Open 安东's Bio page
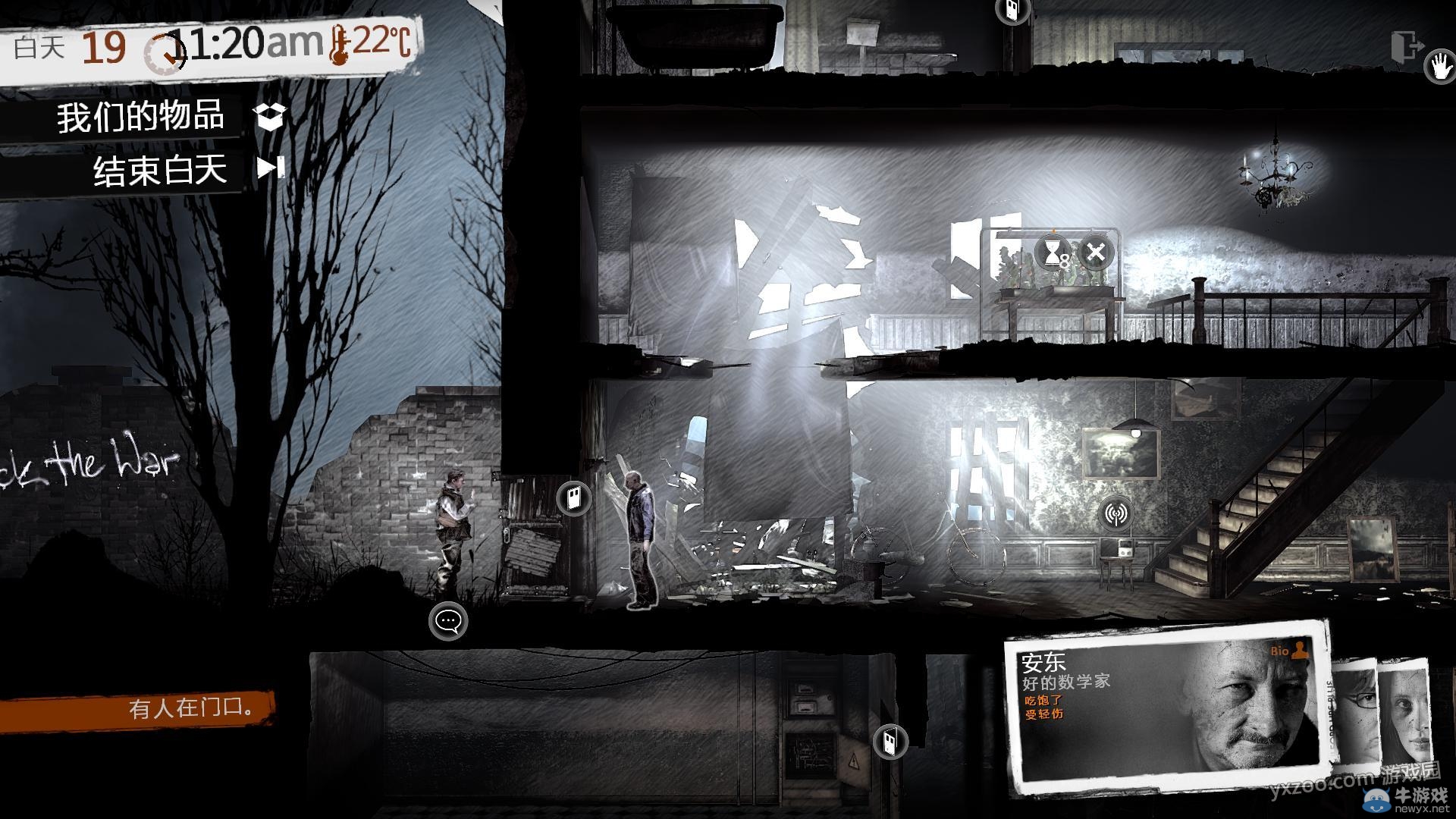 [1288, 651]
